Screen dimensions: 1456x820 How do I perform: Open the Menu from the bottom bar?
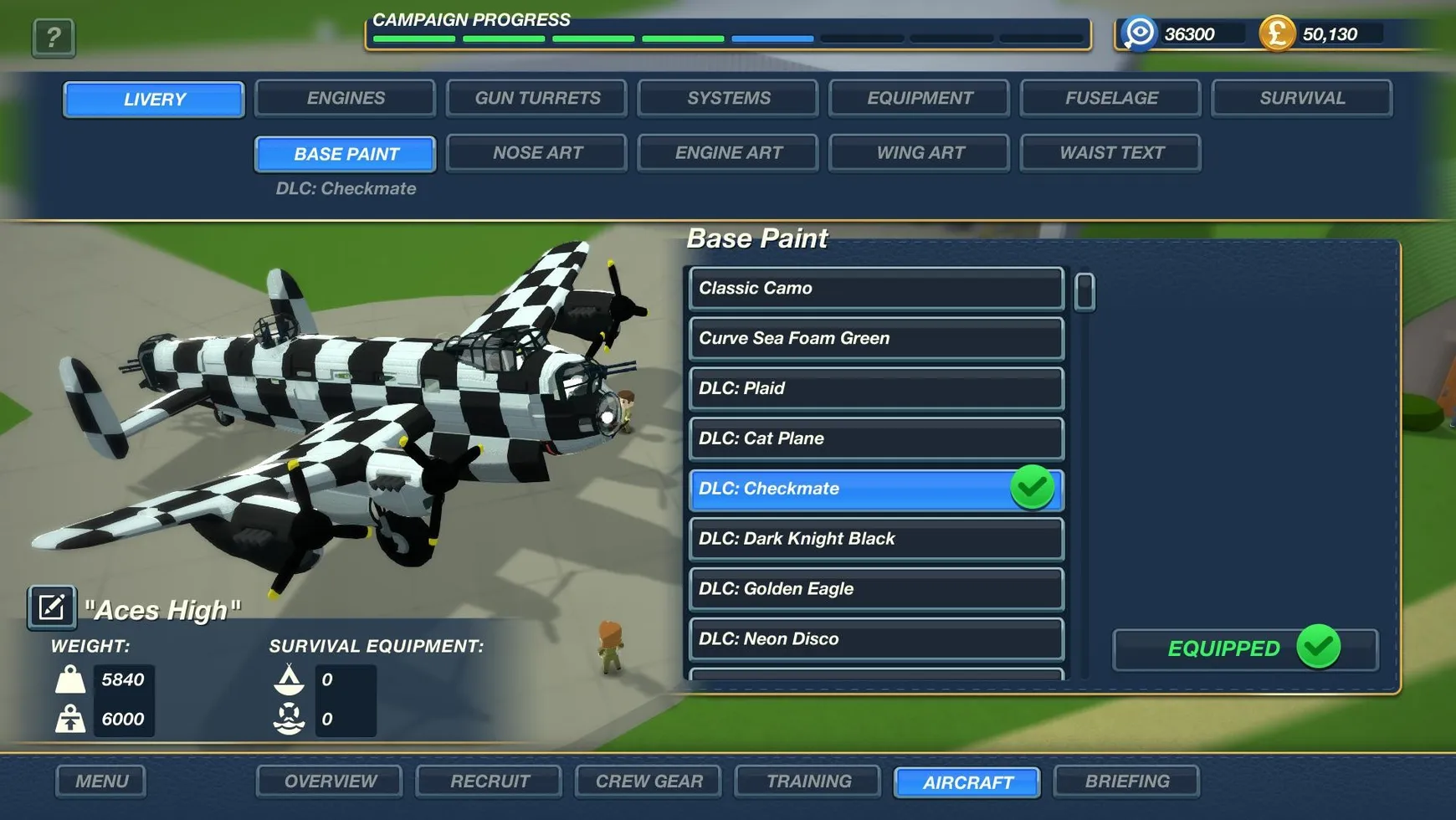coord(100,781)
